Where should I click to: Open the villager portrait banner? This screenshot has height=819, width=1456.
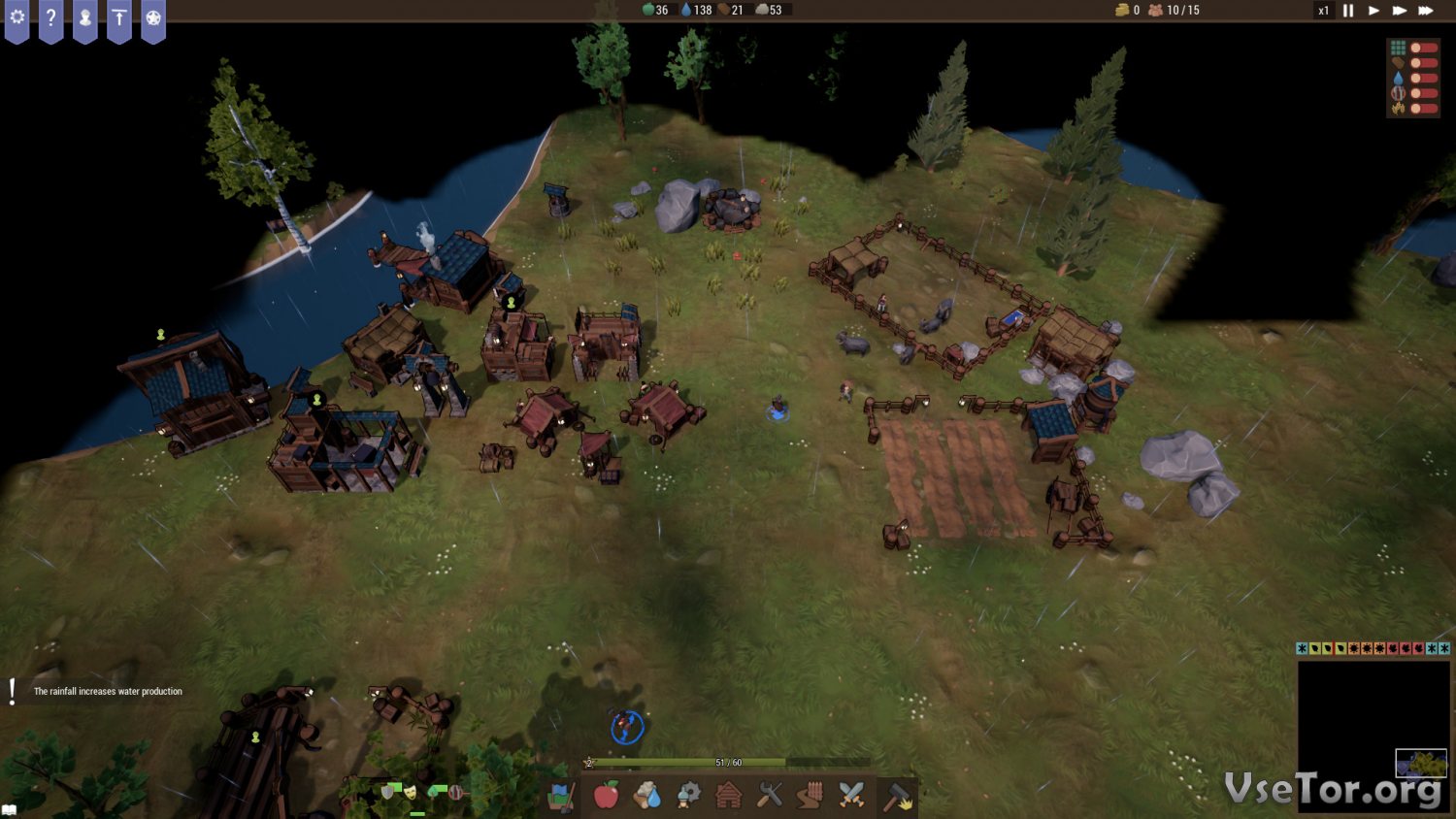pos(85,18)
